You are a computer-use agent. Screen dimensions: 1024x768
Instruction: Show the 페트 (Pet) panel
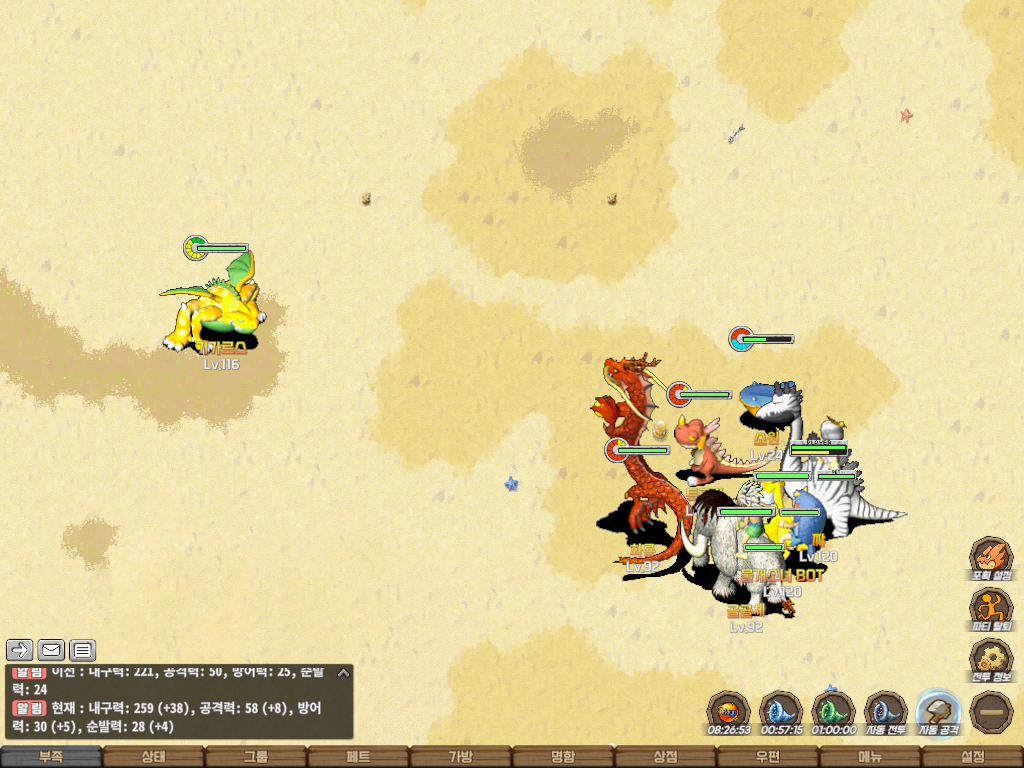point(358,757)
